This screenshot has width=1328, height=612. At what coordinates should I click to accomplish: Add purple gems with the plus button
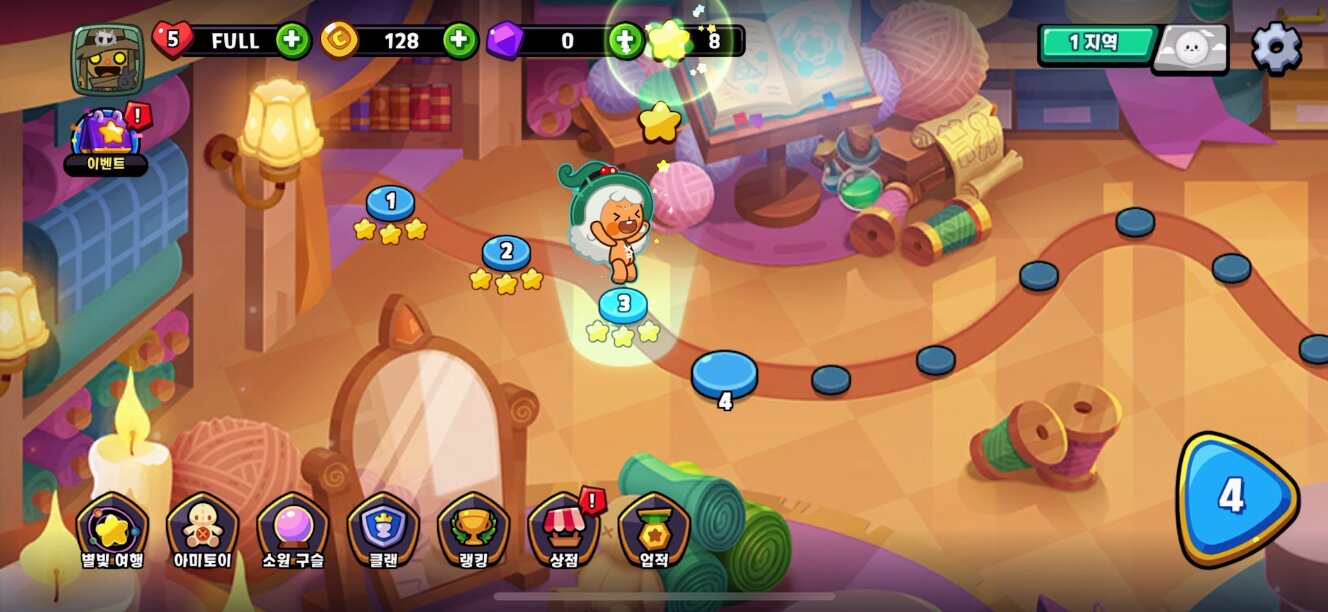[x=626, y=41]
